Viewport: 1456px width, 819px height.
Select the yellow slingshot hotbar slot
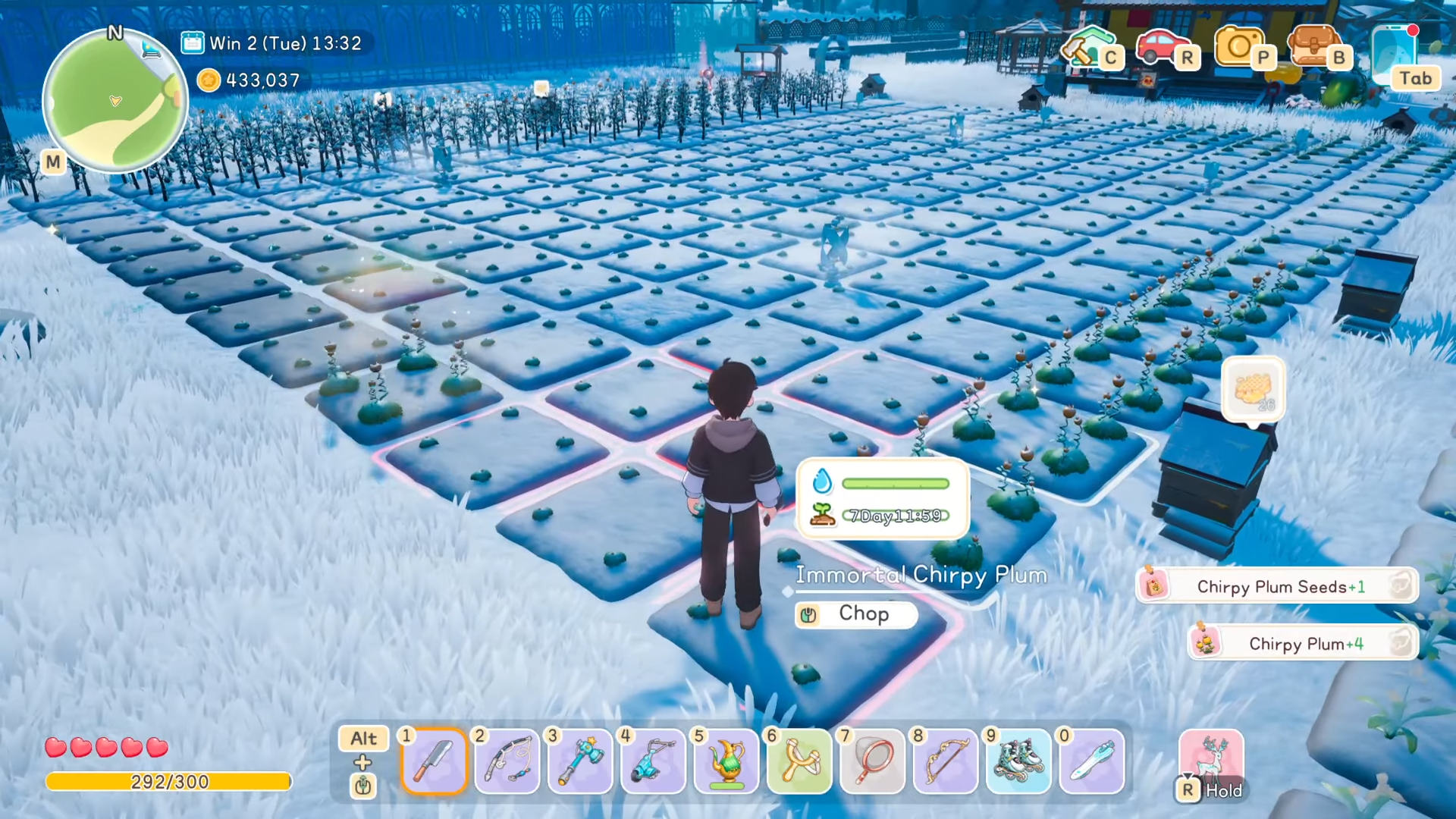coord(799,761)
